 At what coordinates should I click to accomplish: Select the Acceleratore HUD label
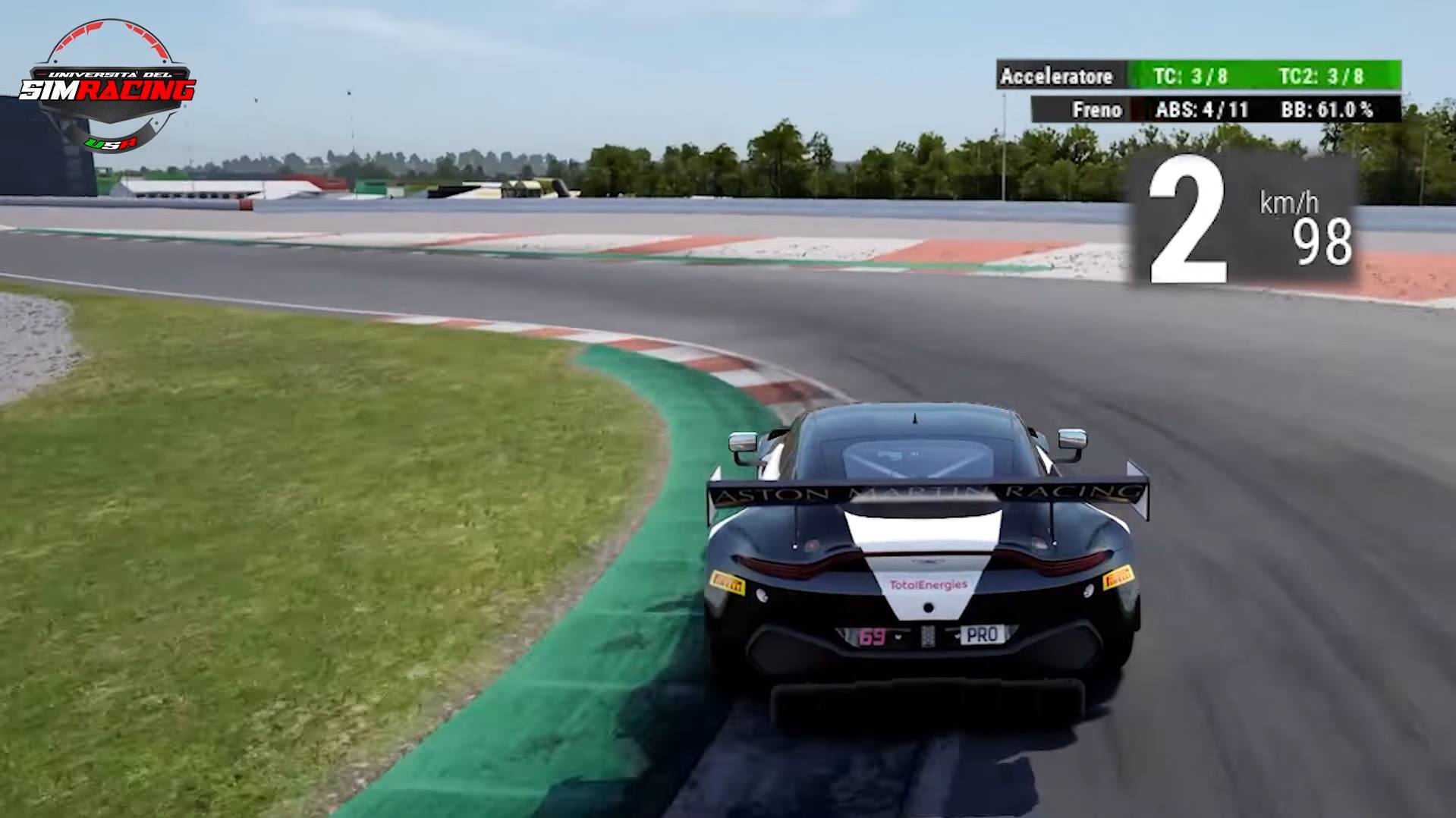click(x=1058, y=76)
